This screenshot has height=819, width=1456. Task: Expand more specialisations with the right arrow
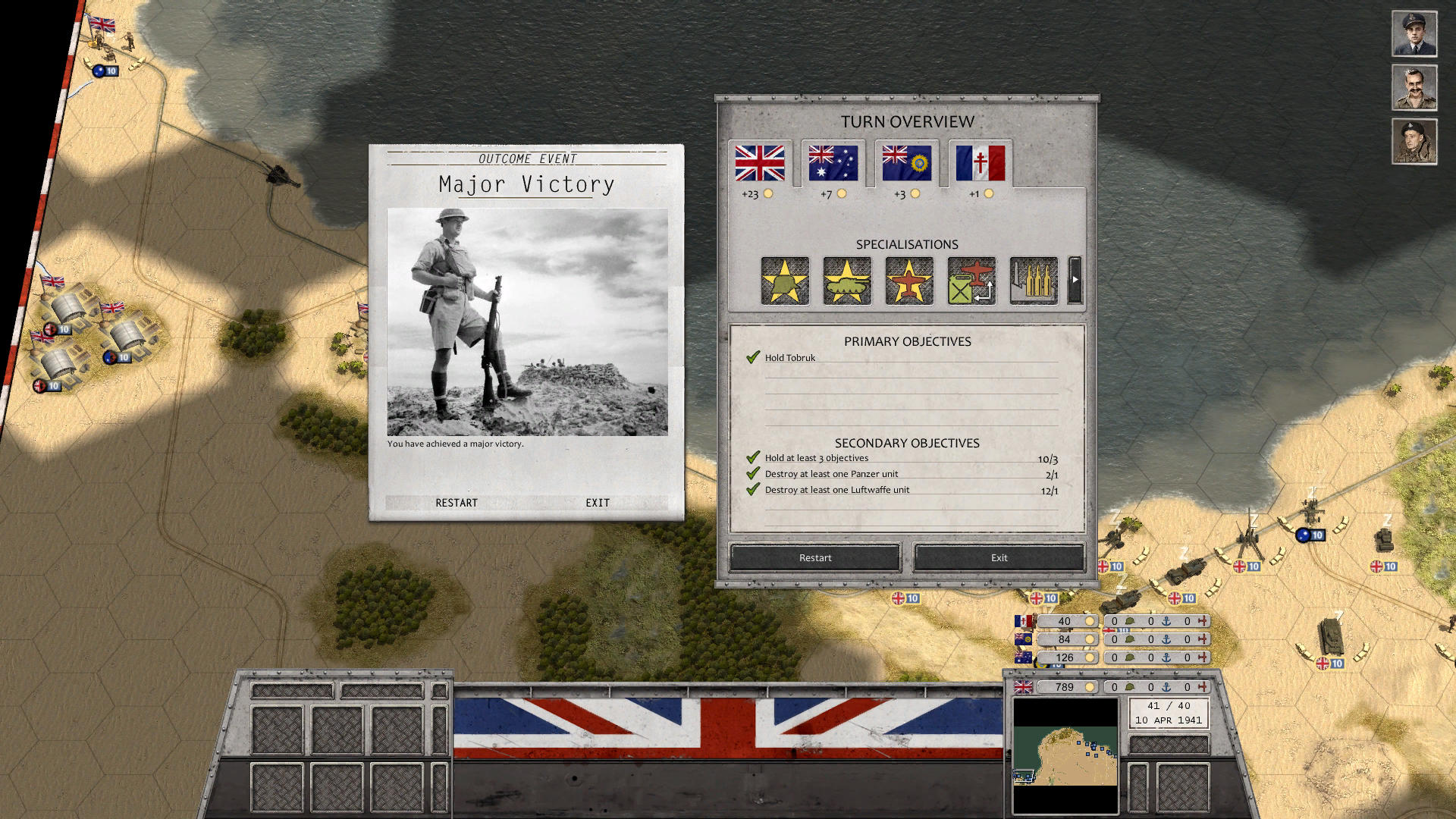(x=1074, y=281)
